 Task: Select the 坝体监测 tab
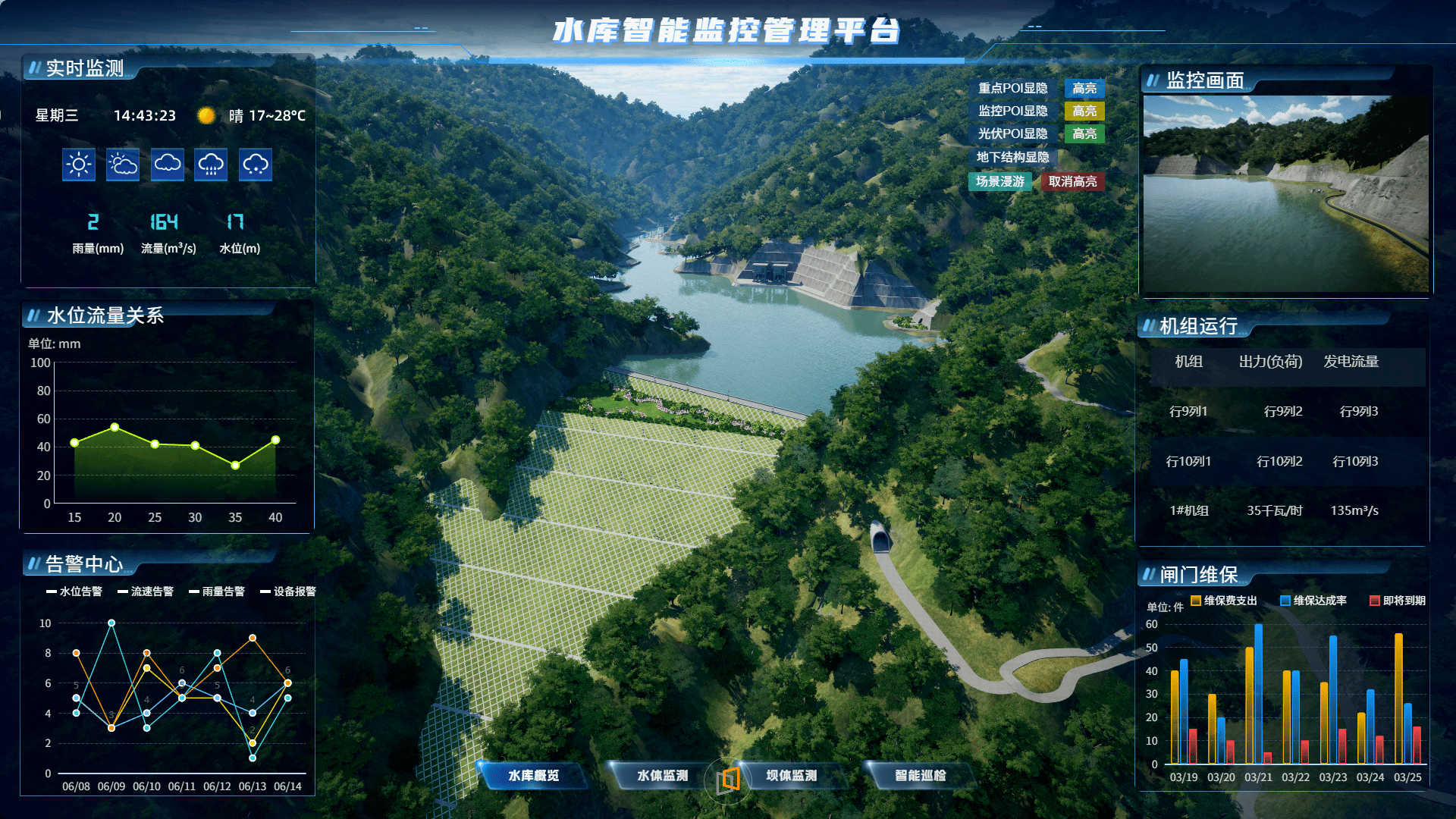[x=791, y=775]
